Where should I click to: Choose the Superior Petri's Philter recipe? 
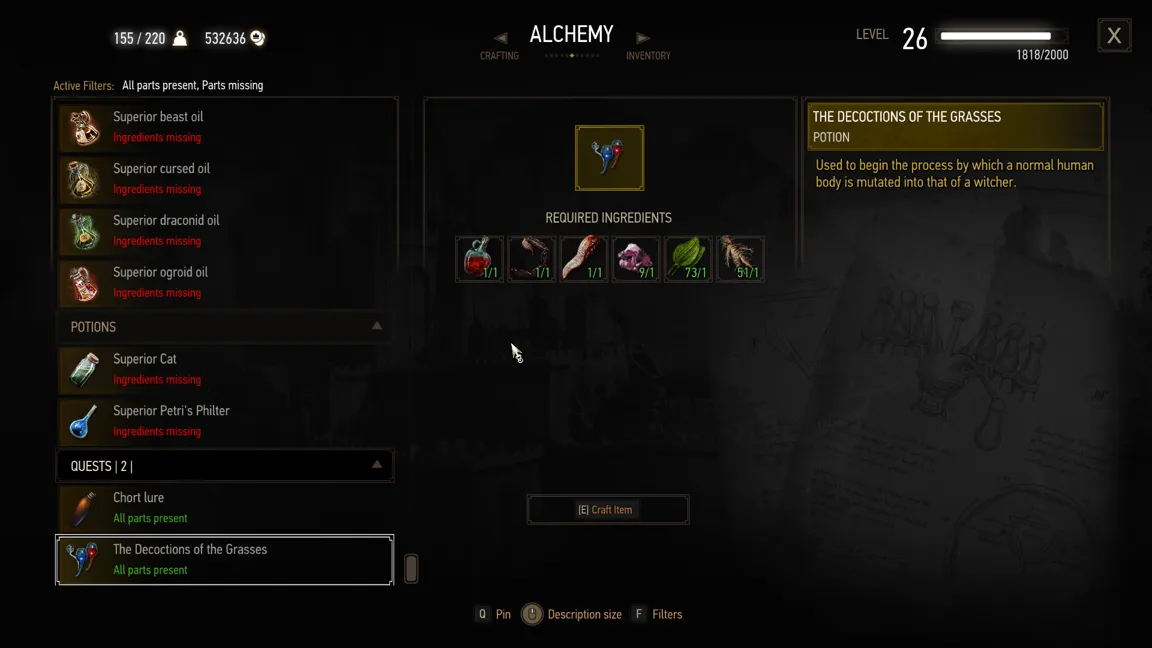[x=225, y=421]
